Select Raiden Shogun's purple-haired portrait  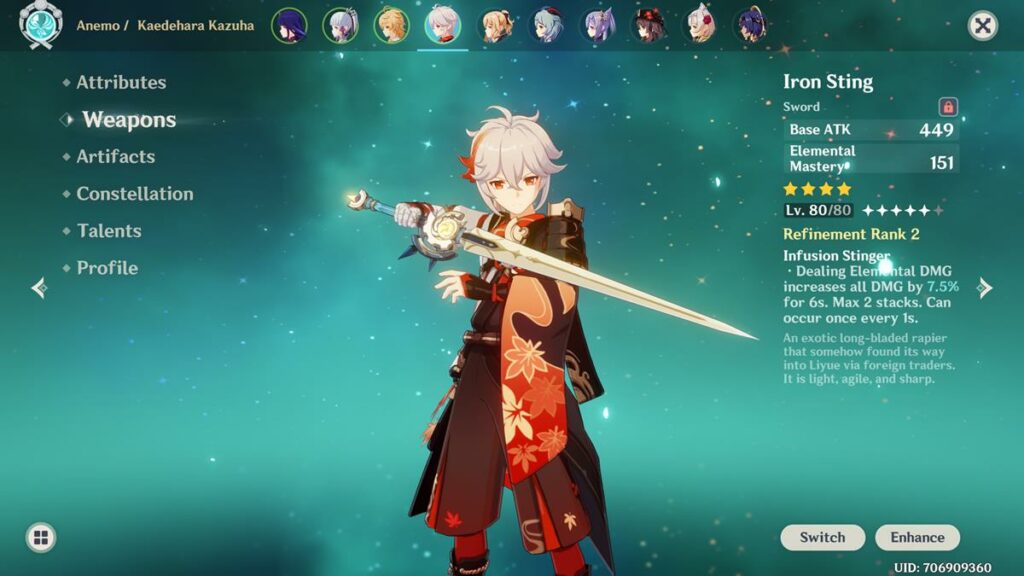pos(289,25)
